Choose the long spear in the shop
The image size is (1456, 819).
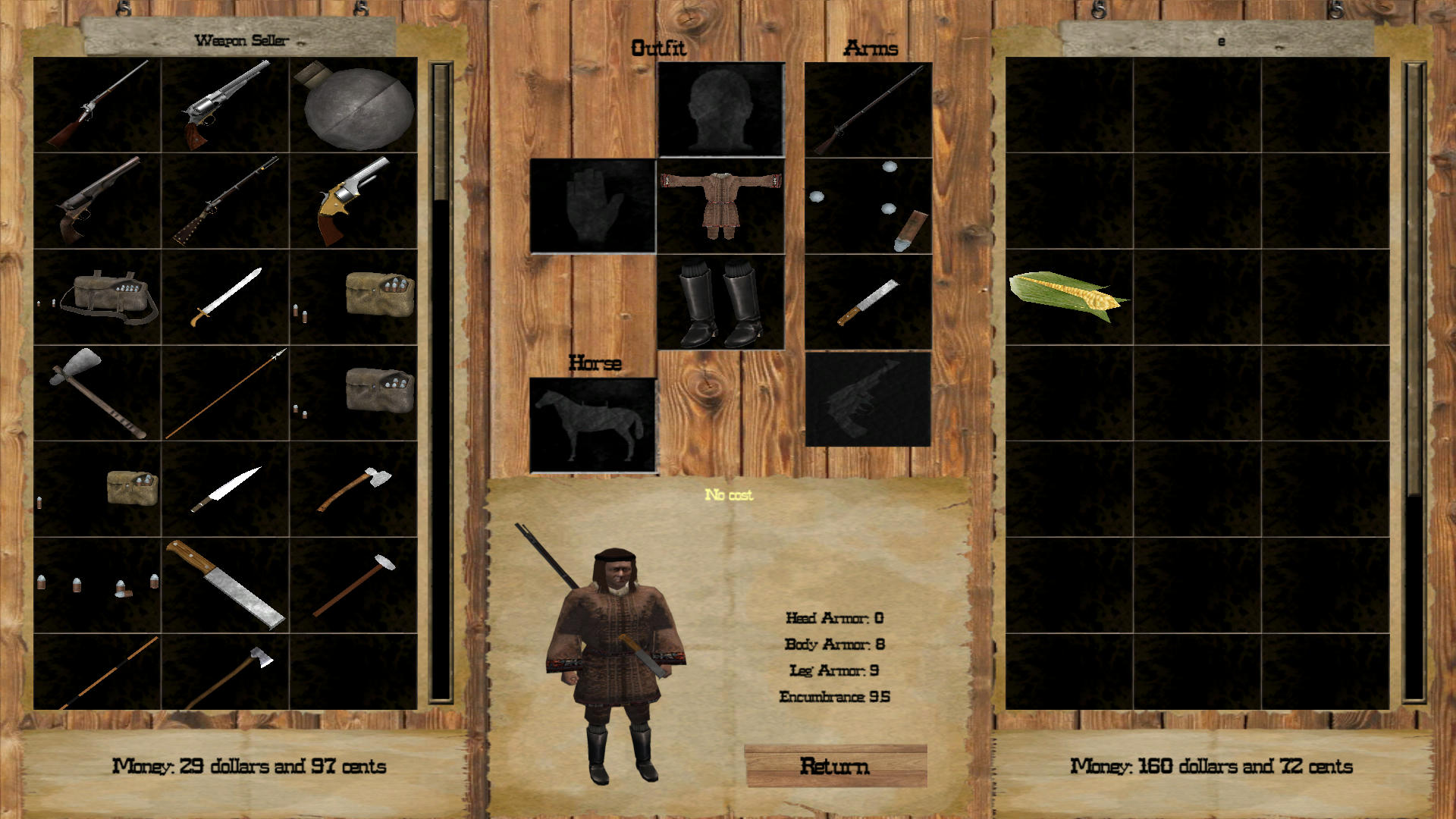coord(225,393)
